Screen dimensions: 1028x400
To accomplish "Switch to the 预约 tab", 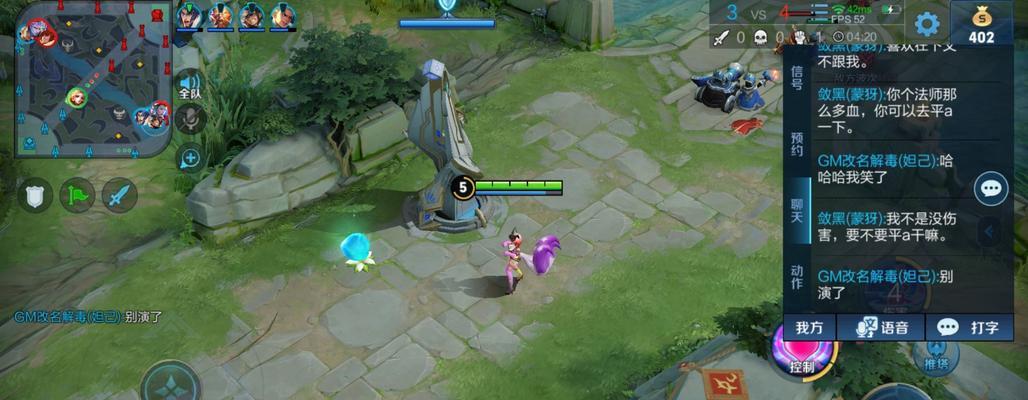I will [x=797, y=144].
